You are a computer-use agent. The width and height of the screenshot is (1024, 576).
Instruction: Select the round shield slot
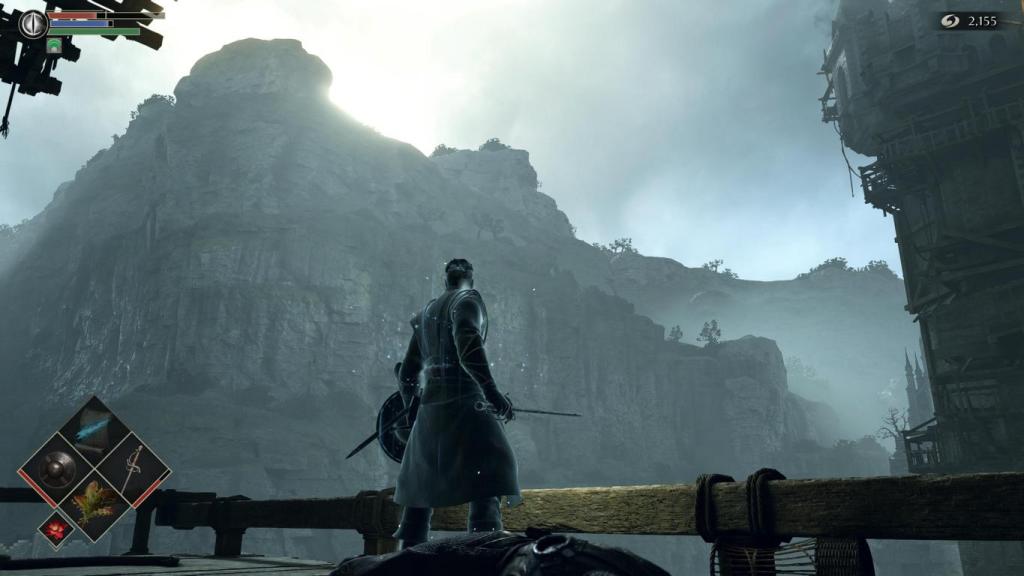(57, 467)
